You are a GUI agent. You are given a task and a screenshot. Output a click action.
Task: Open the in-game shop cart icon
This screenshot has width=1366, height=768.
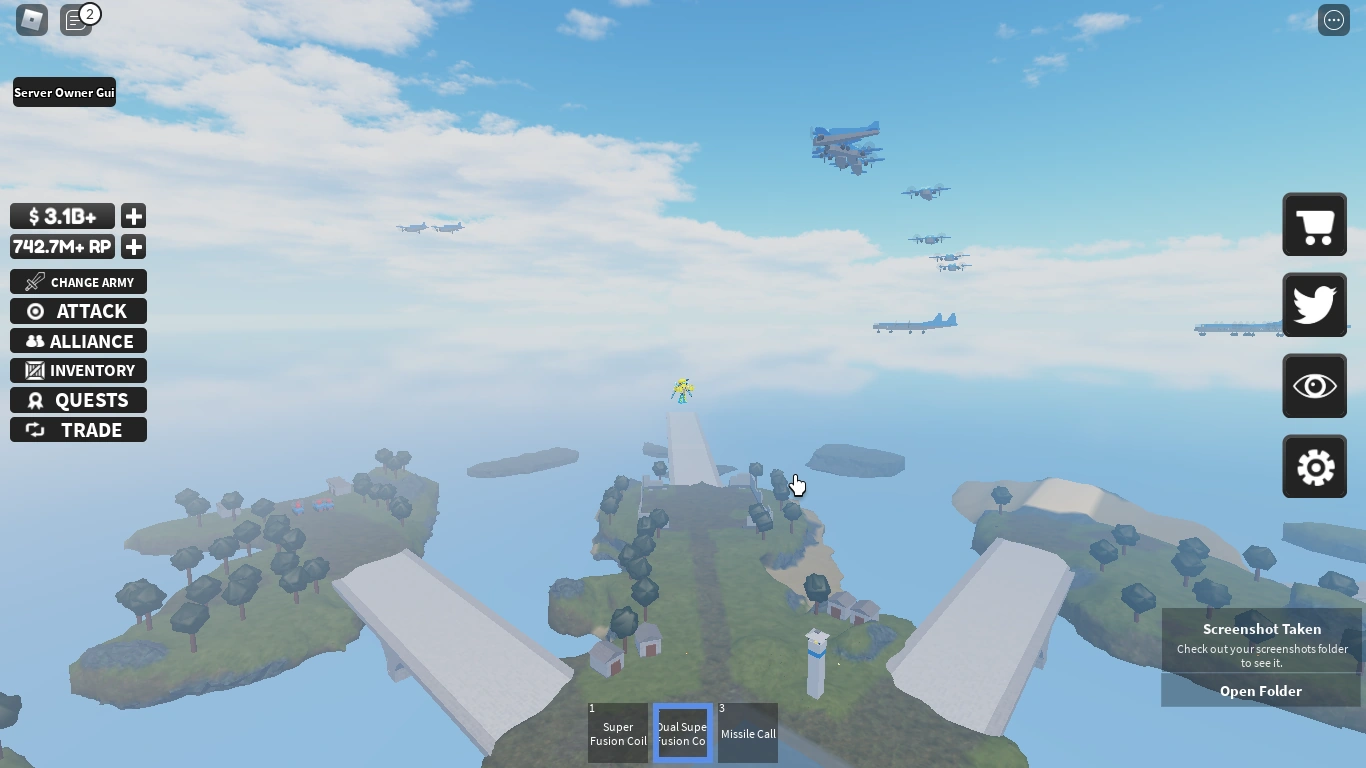1314,224
